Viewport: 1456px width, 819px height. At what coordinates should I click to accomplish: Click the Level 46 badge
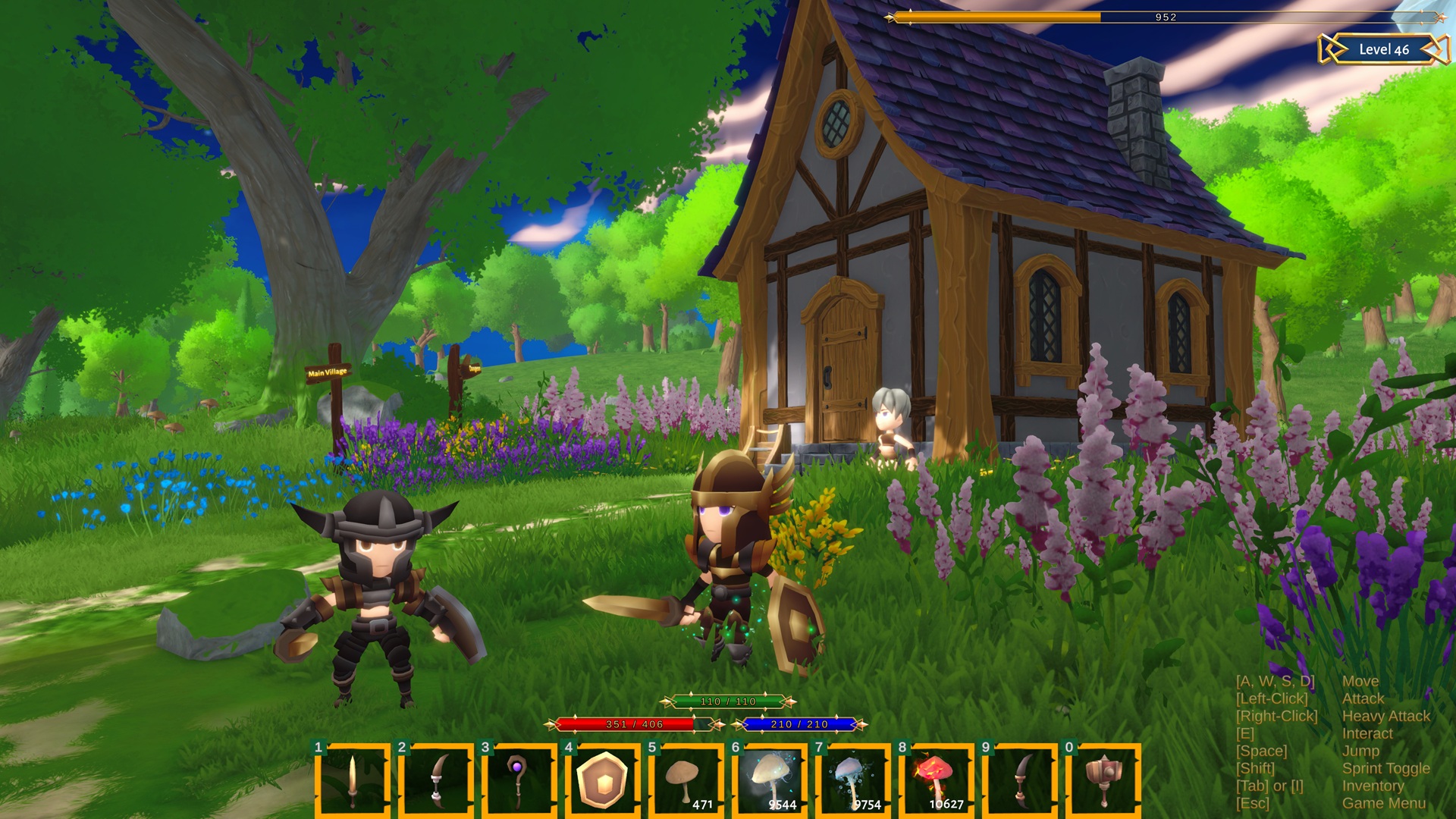point(1385,49)
